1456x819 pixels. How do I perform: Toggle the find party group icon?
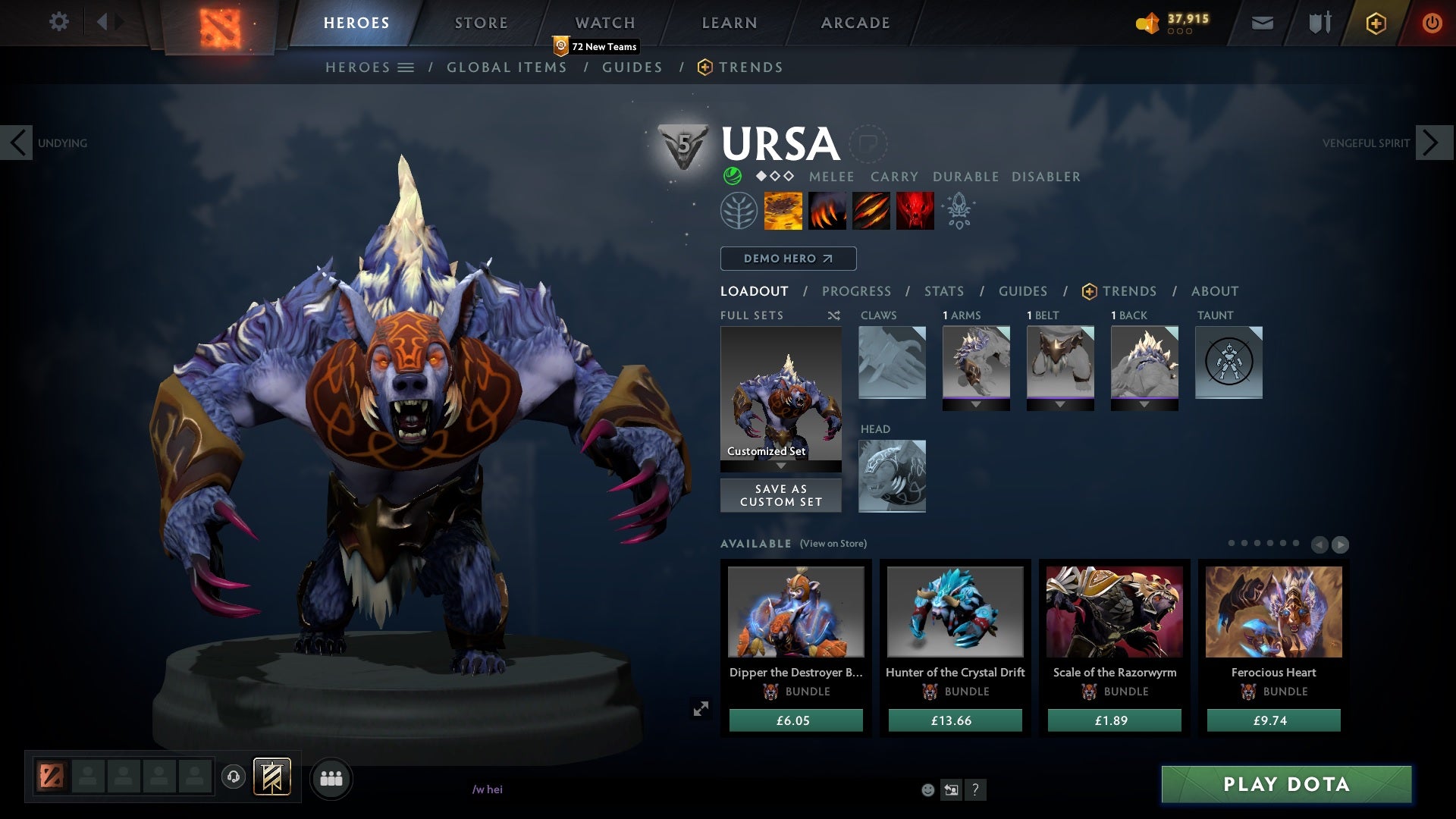coord(331,777)
